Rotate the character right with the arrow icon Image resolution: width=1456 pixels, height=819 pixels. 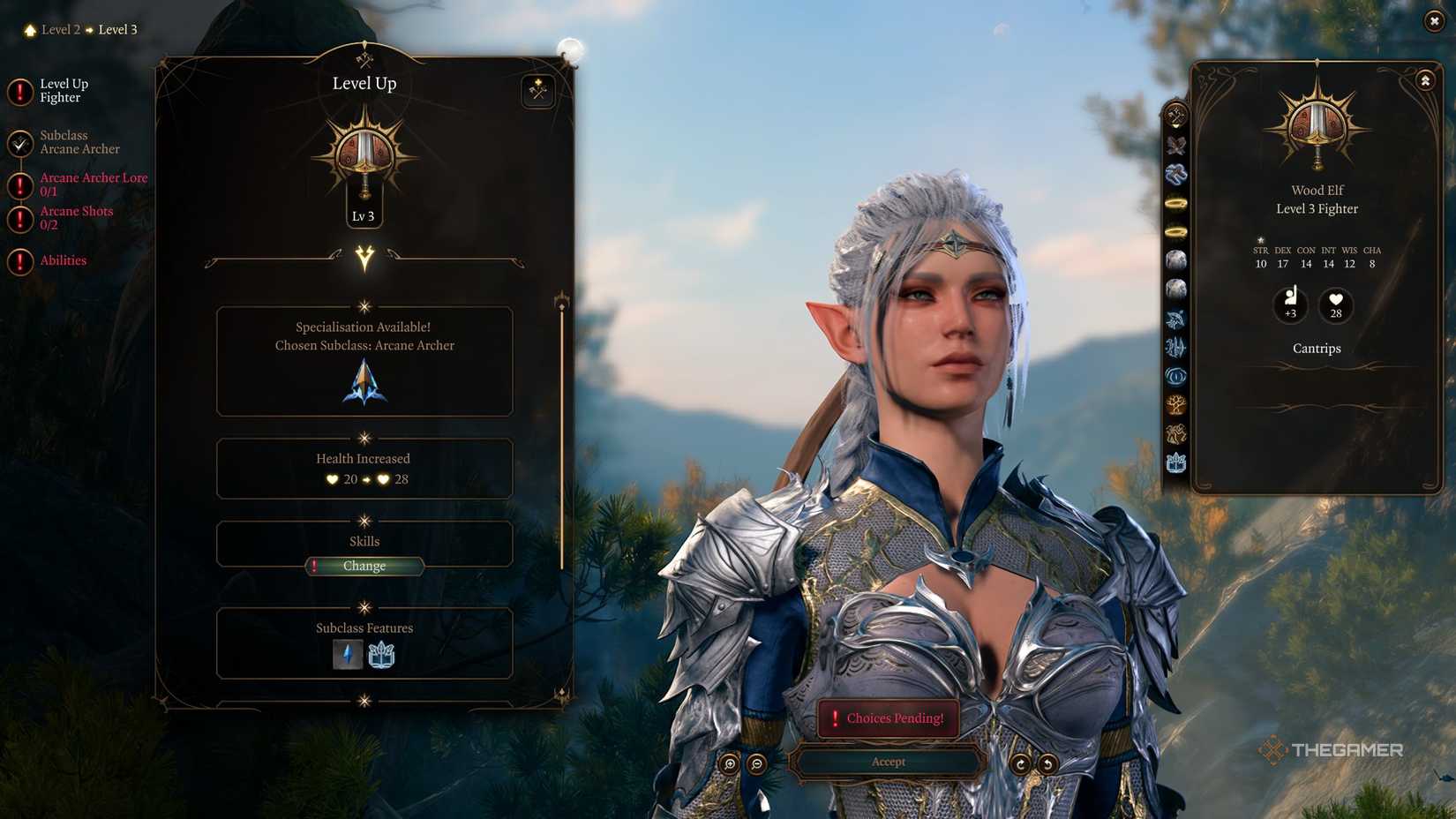[x=1021, y=762]
